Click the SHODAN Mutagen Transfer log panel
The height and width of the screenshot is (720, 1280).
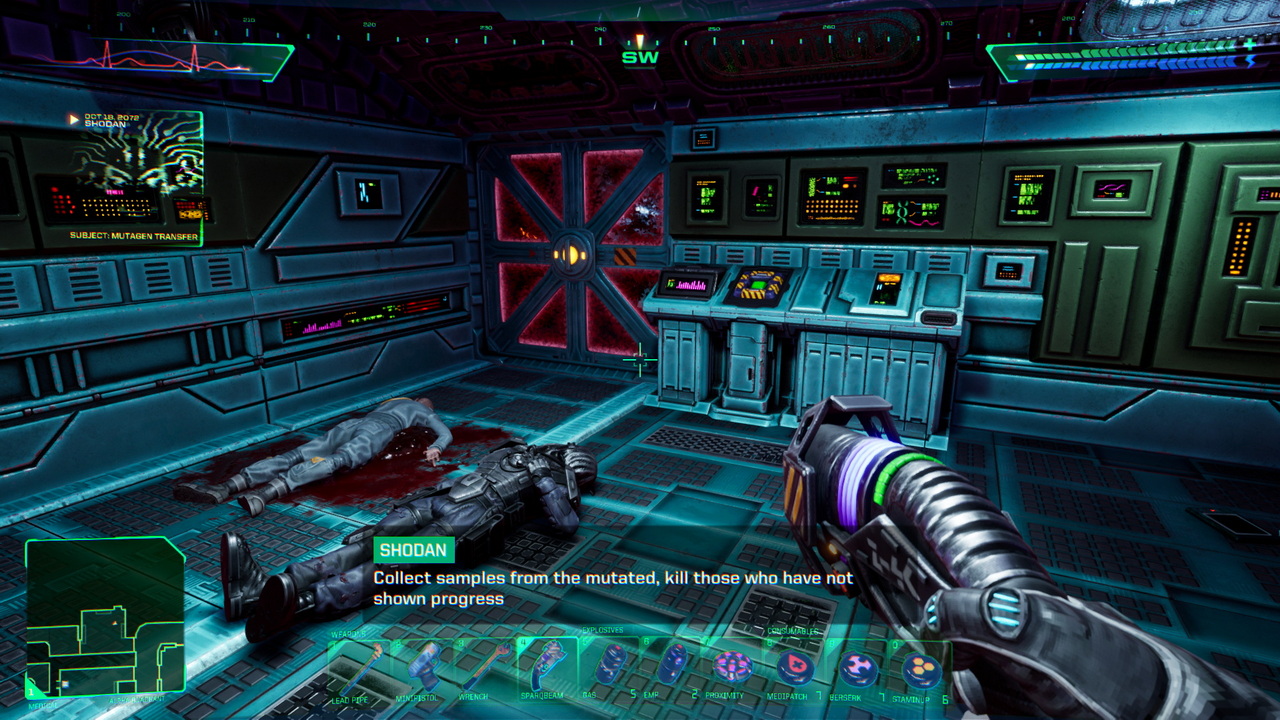click(x=136, y=180)
